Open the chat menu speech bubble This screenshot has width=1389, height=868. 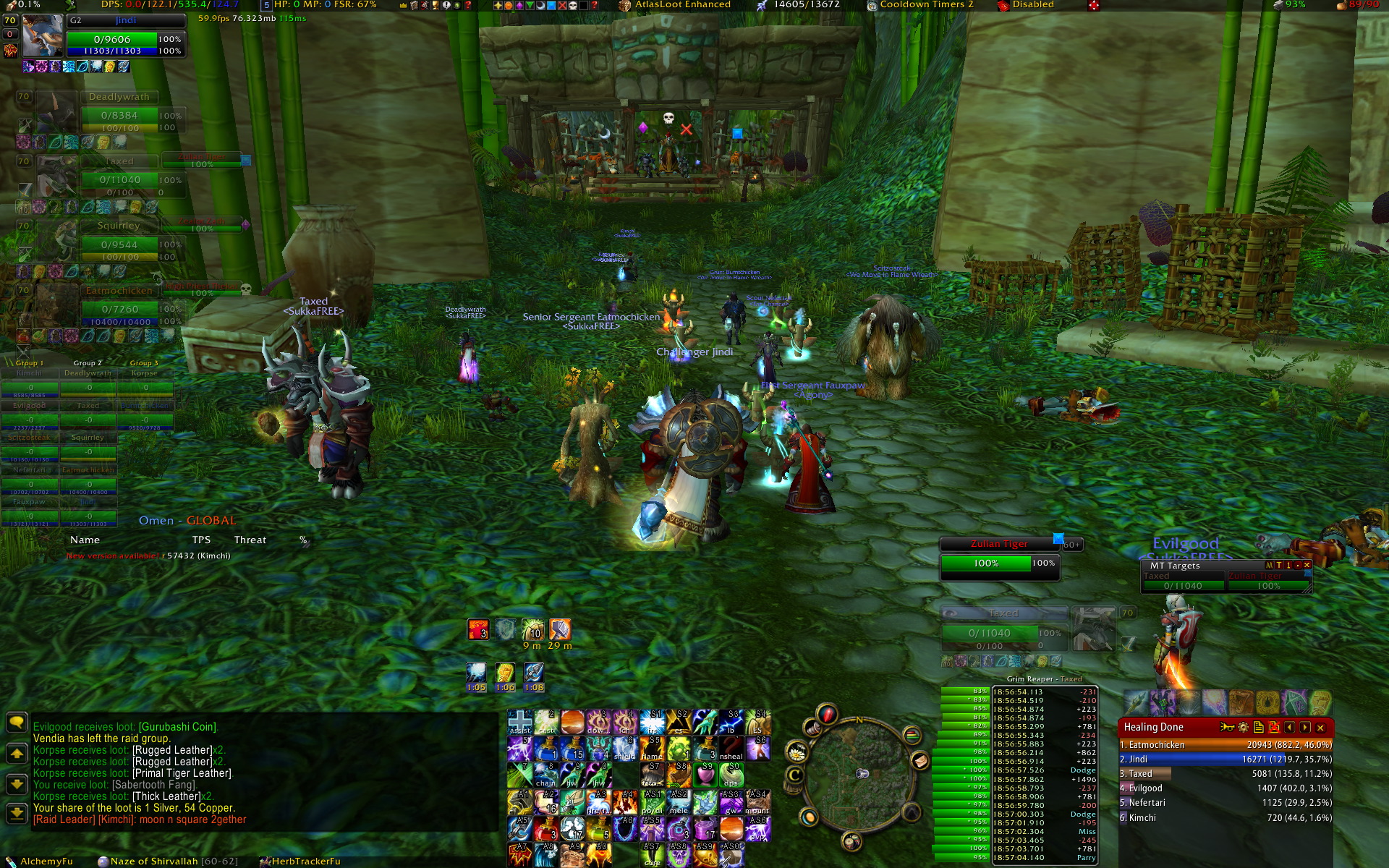[x=16, y=722]
